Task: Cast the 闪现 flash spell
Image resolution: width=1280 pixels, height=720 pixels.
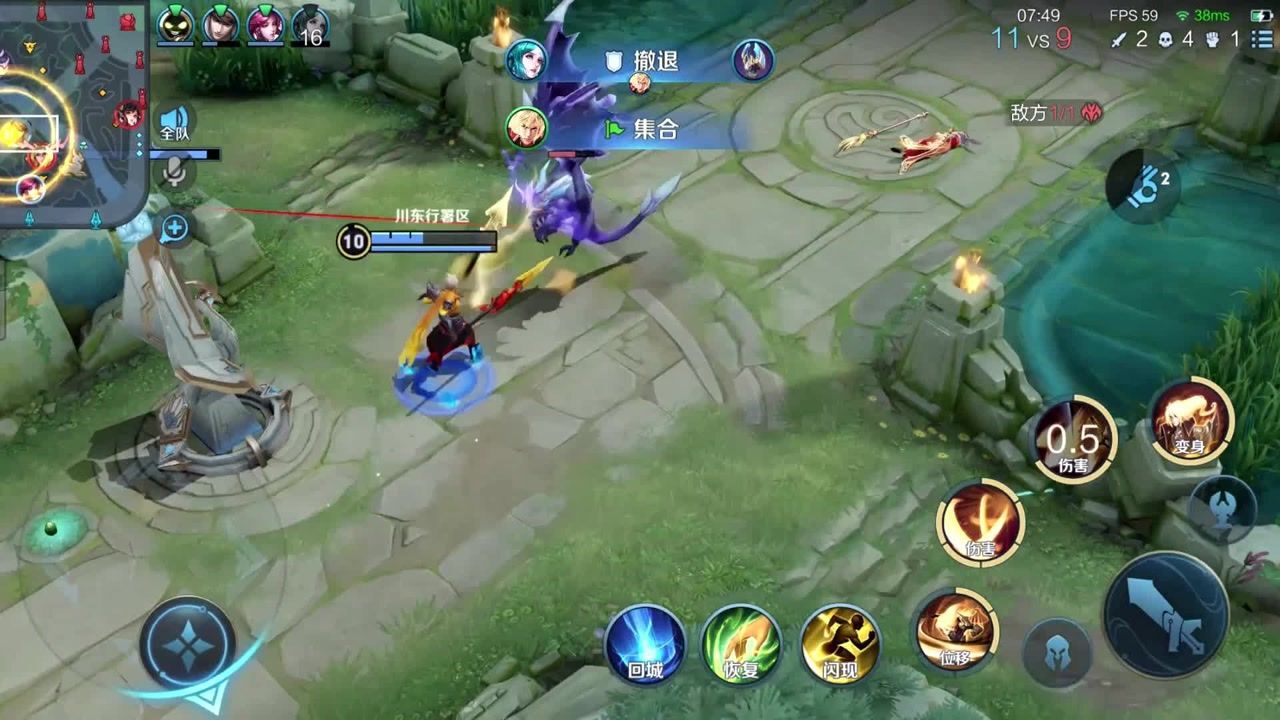Action: [840, 644]
